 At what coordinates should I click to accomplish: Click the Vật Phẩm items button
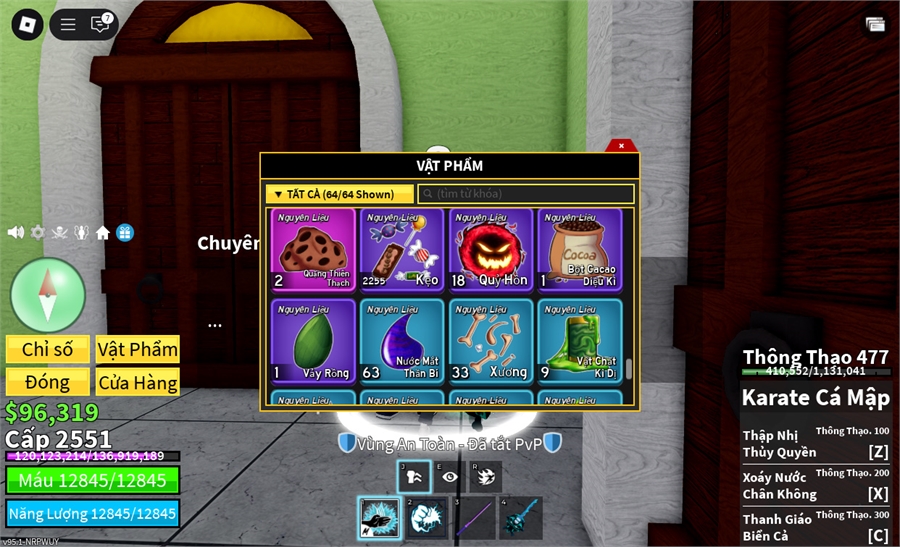pos(138,349)
